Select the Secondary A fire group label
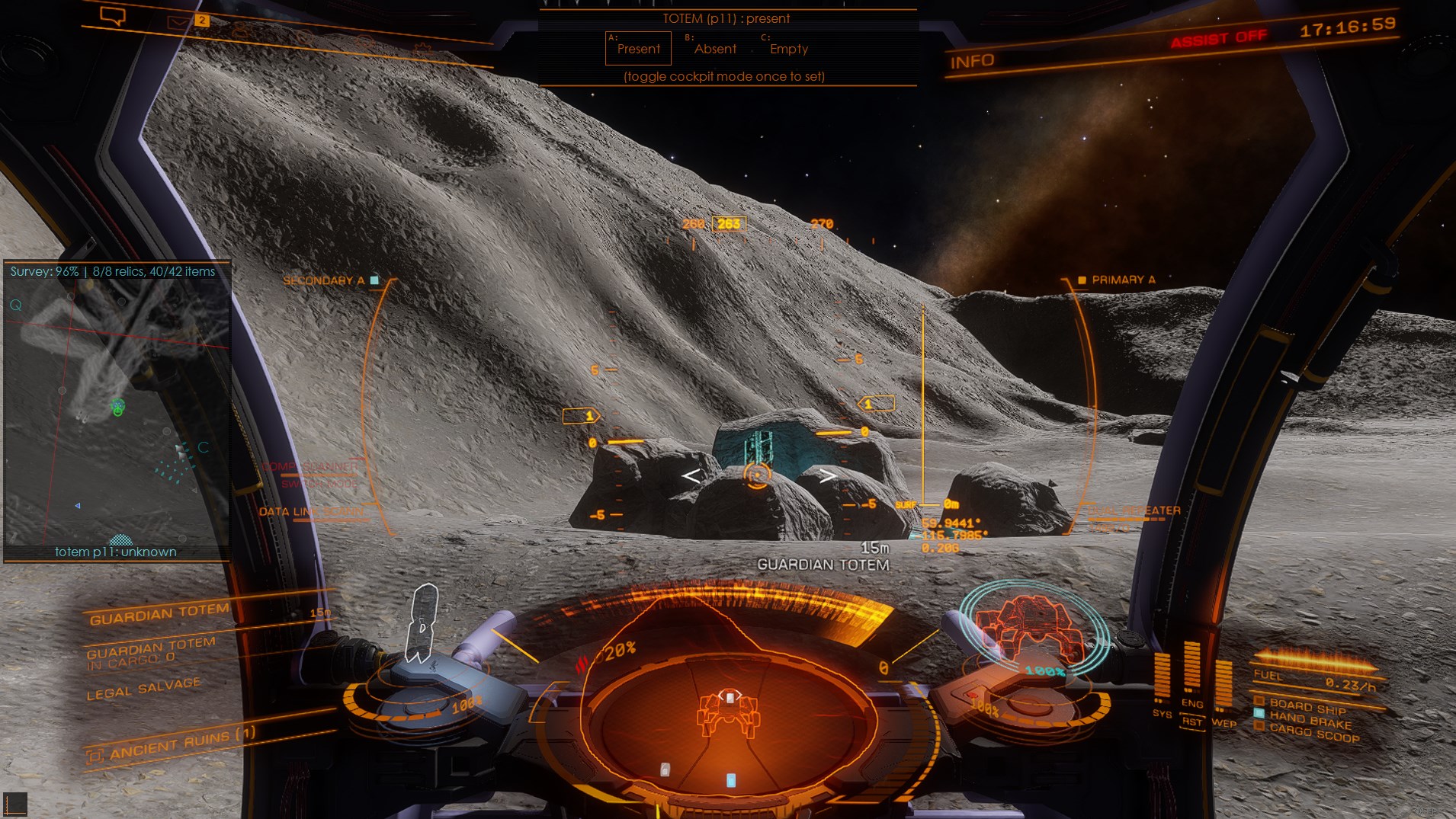The height and width of the screenshot is (819, 1456). click(x=324, y=280)
